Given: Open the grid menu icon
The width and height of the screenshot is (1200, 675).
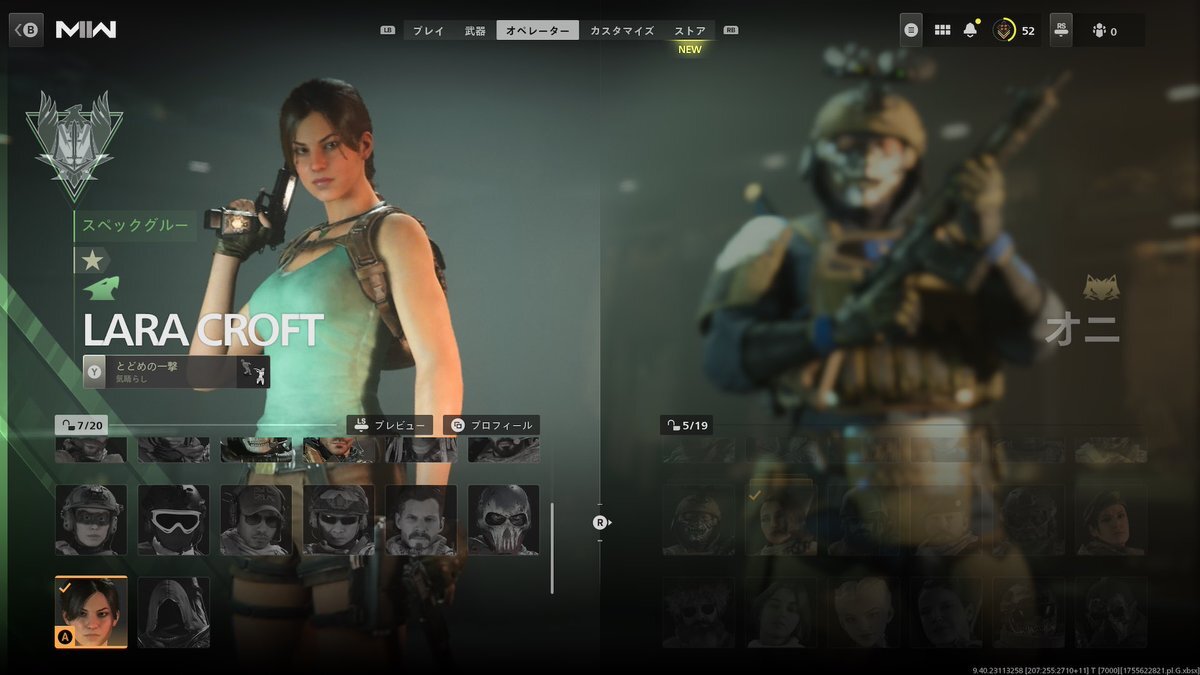Looking at the screenshot, I should pos(942,30).
